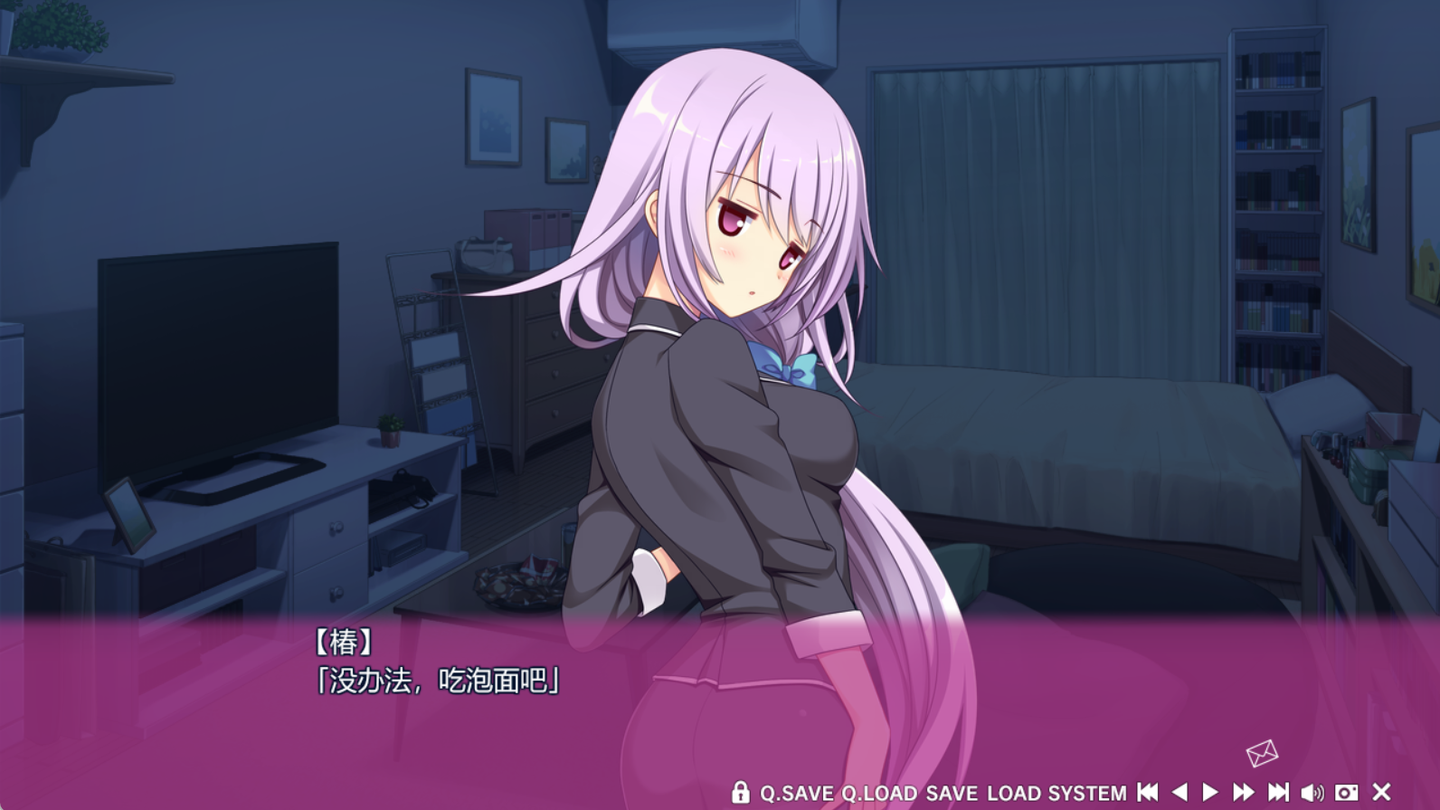Take a screenshot with the camera icon
Viewport: 1440px width, 810px height.
pyautogui.click(x=1347, y=792)
